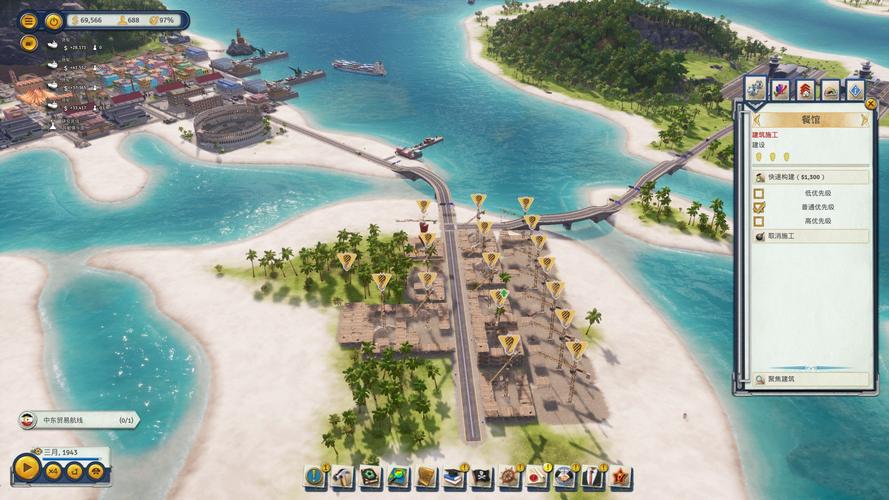Open the research graduation cap menu
889x500 pixels.
[x=454, y=476]
